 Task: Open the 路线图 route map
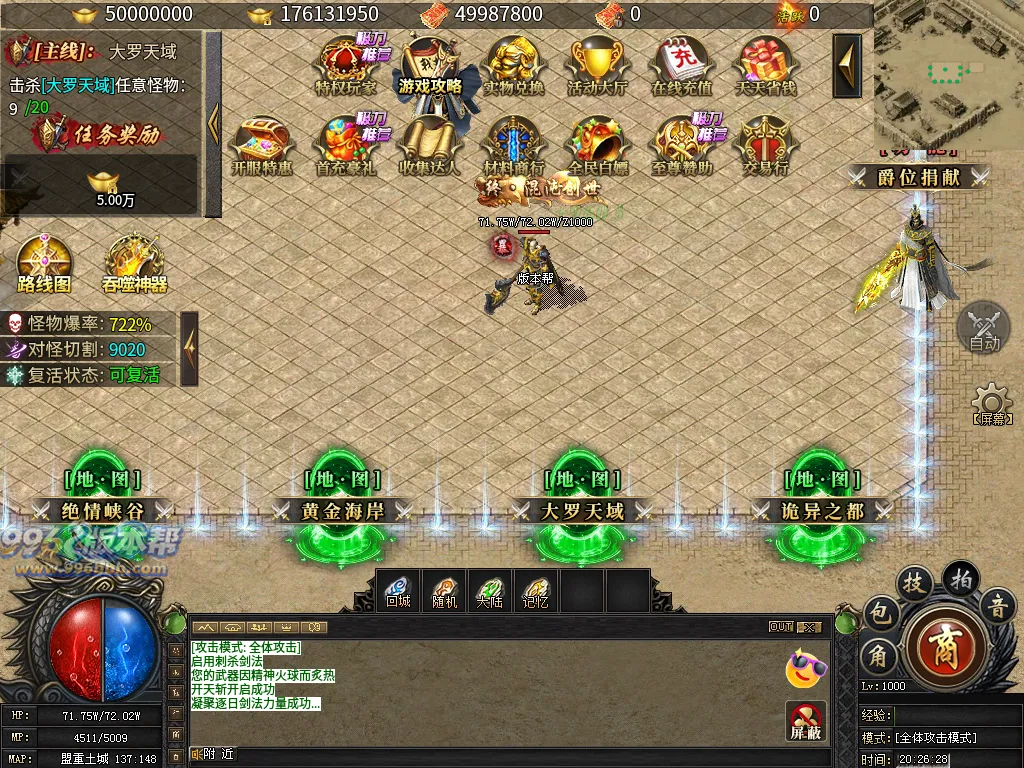click(45, 264)
